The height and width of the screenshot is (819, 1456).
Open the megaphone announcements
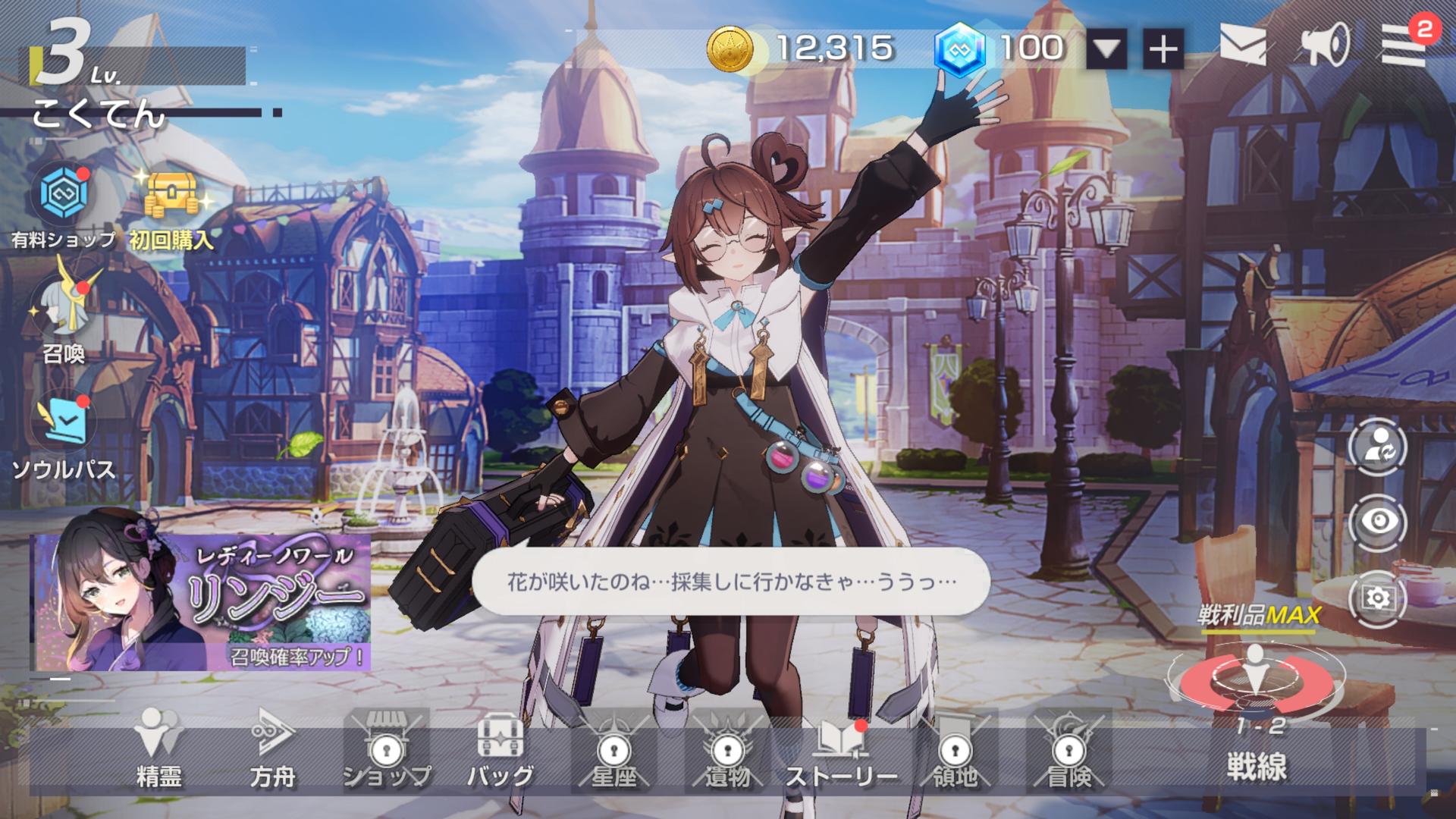[x=1326, y=45]
